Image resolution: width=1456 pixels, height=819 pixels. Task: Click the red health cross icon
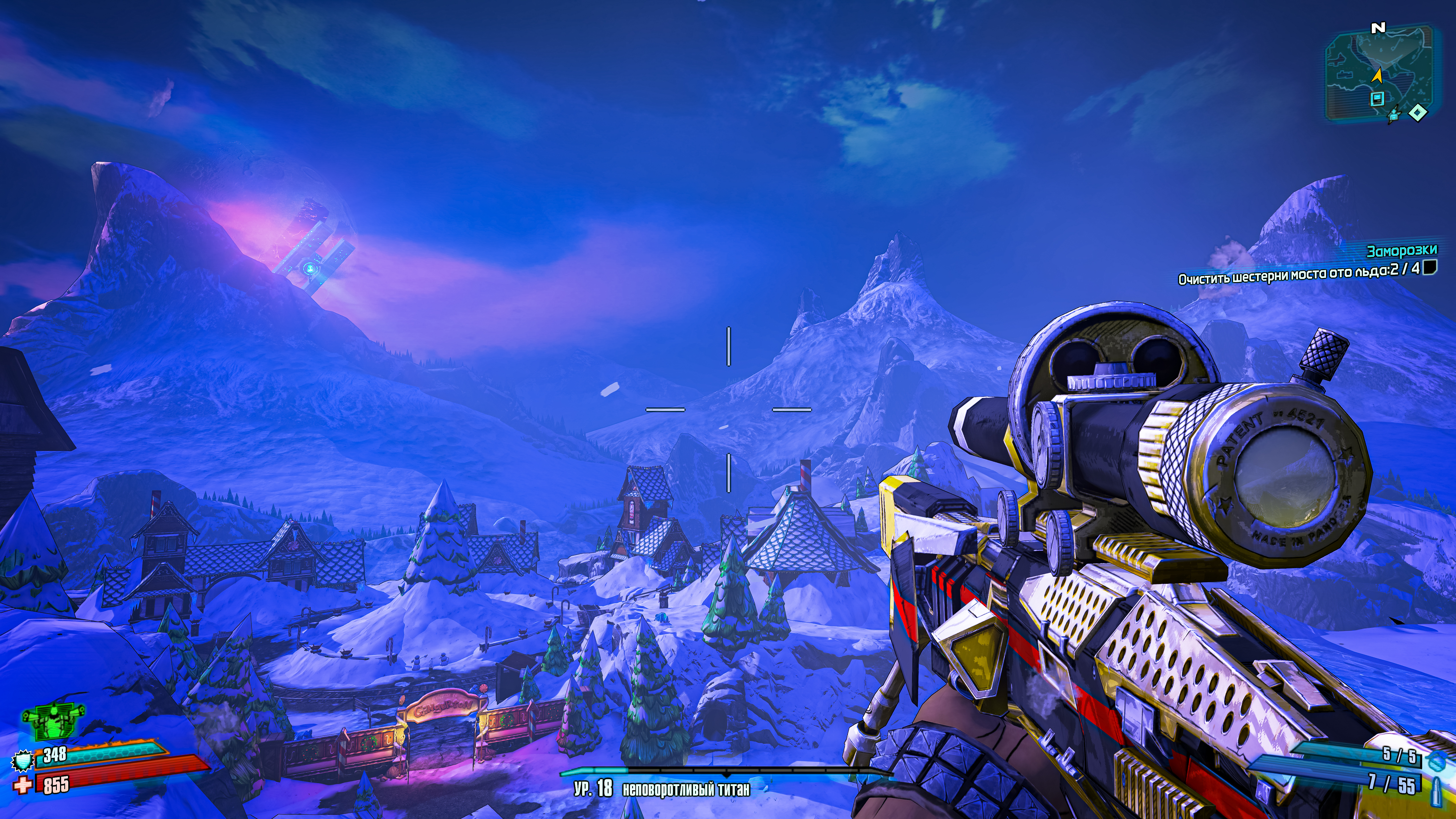click(23, 786)
